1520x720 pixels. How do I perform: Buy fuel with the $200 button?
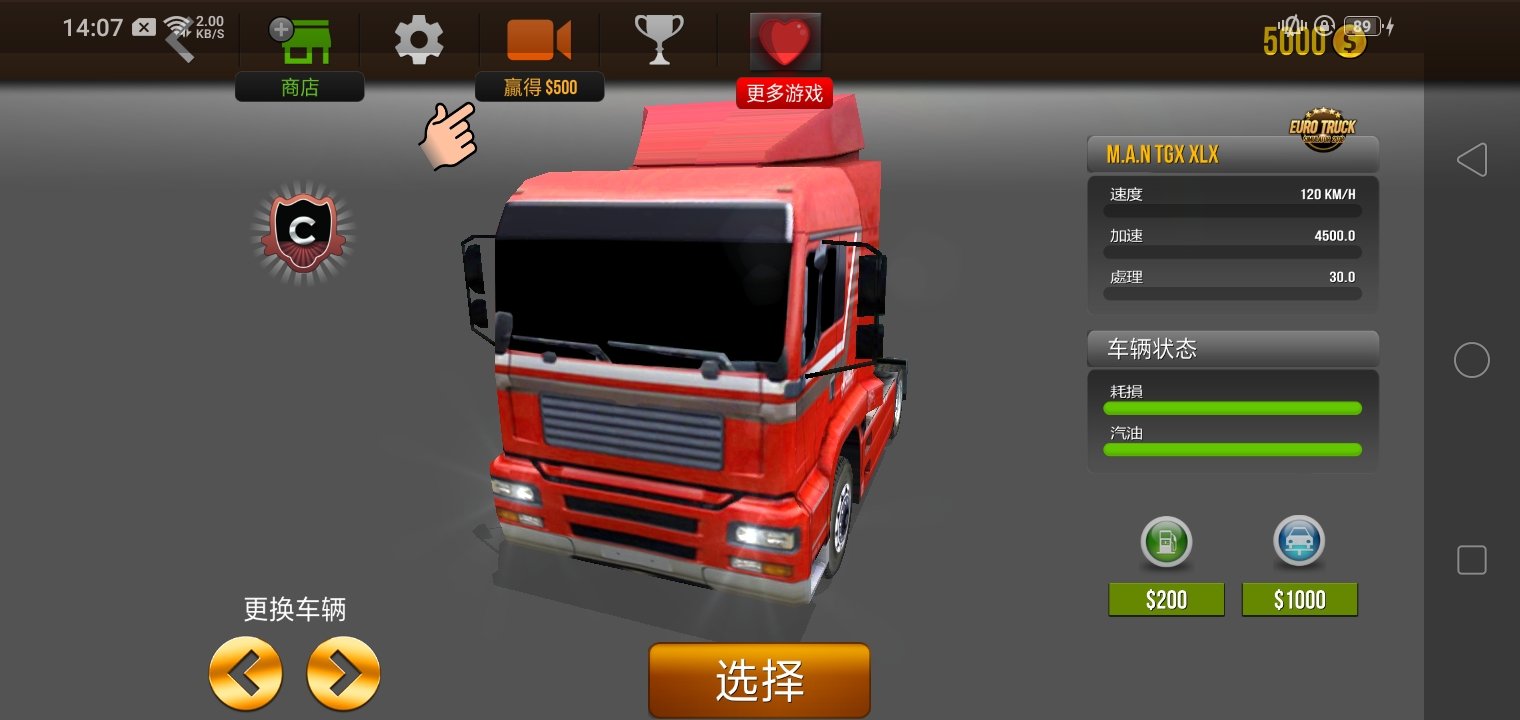[1166, 598]
